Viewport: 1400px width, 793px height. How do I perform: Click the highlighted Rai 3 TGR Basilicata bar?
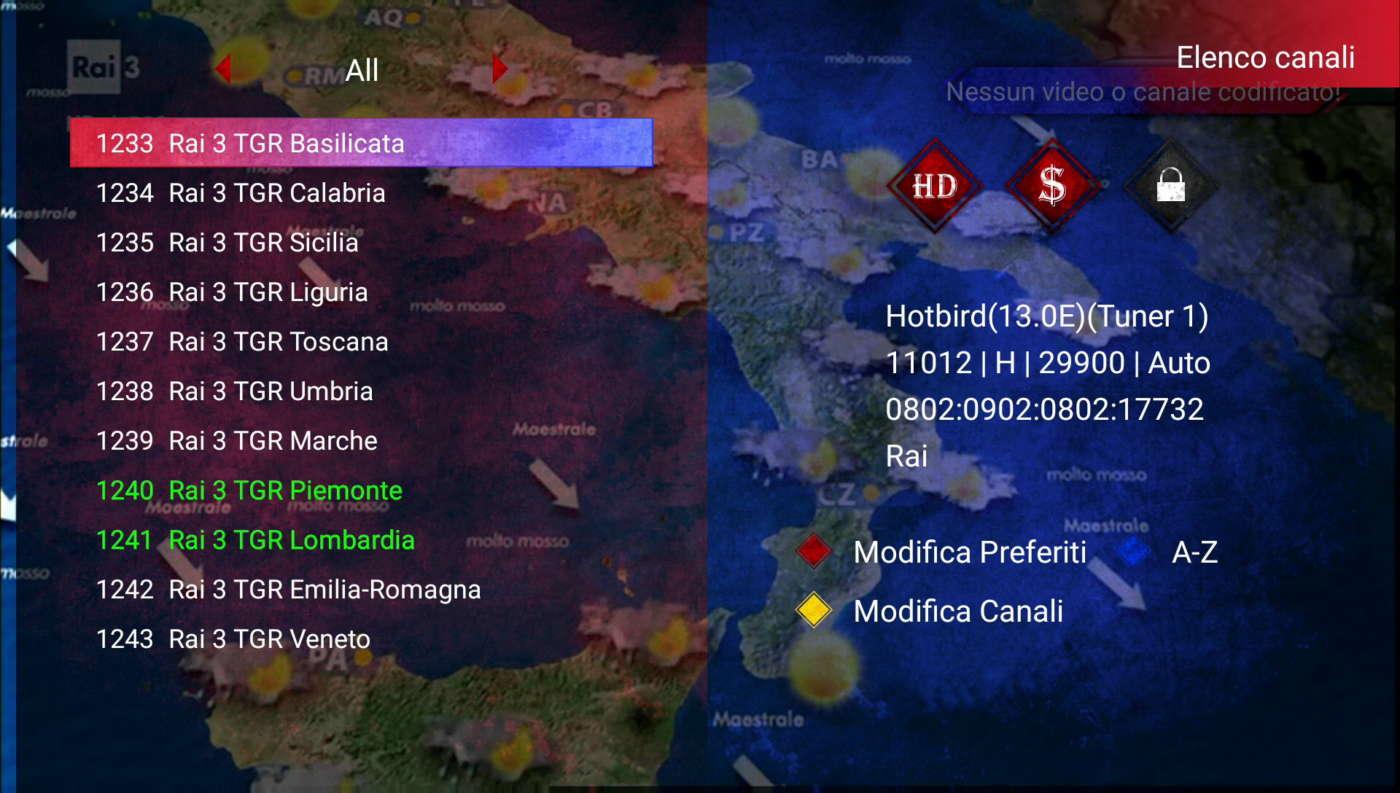[360, 143]
